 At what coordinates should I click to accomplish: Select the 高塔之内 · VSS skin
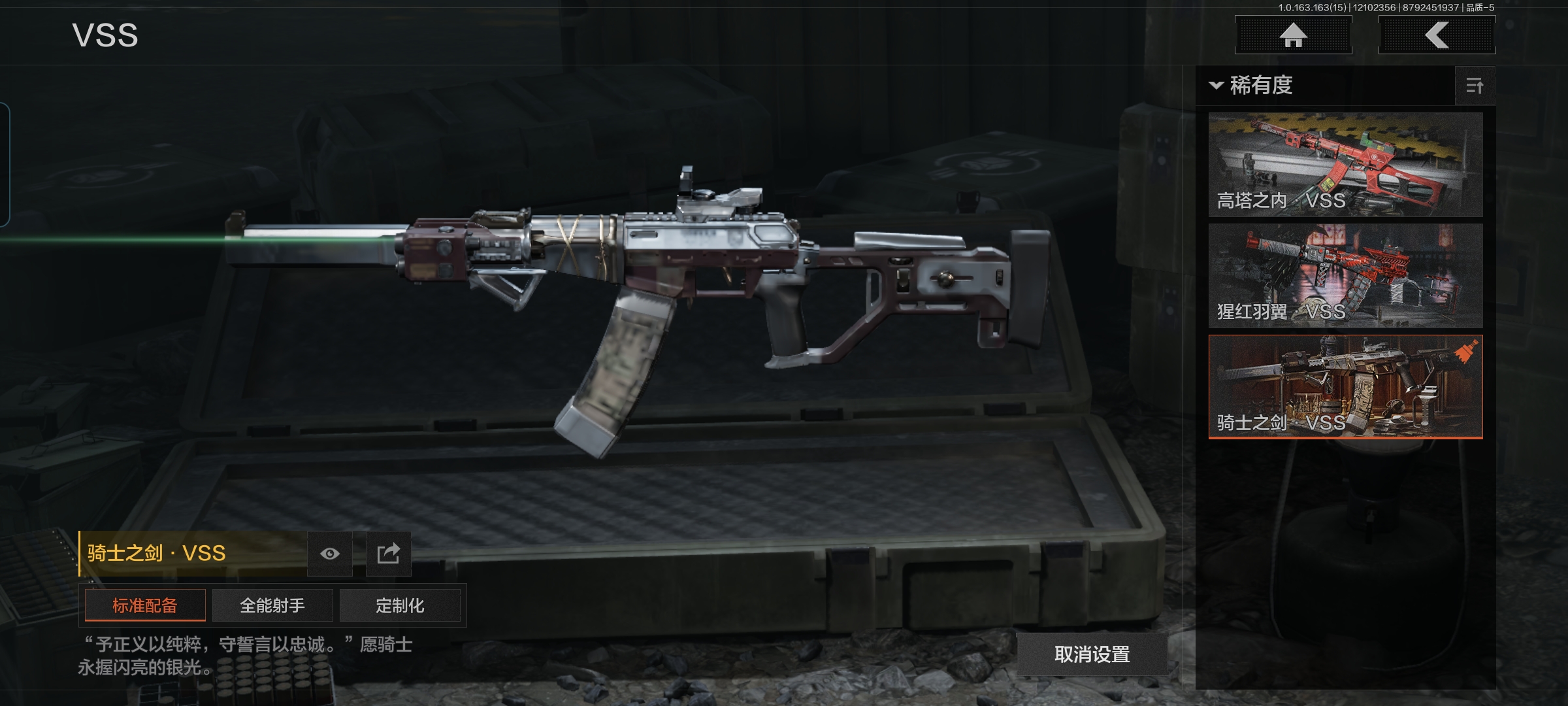[1345, 165]
